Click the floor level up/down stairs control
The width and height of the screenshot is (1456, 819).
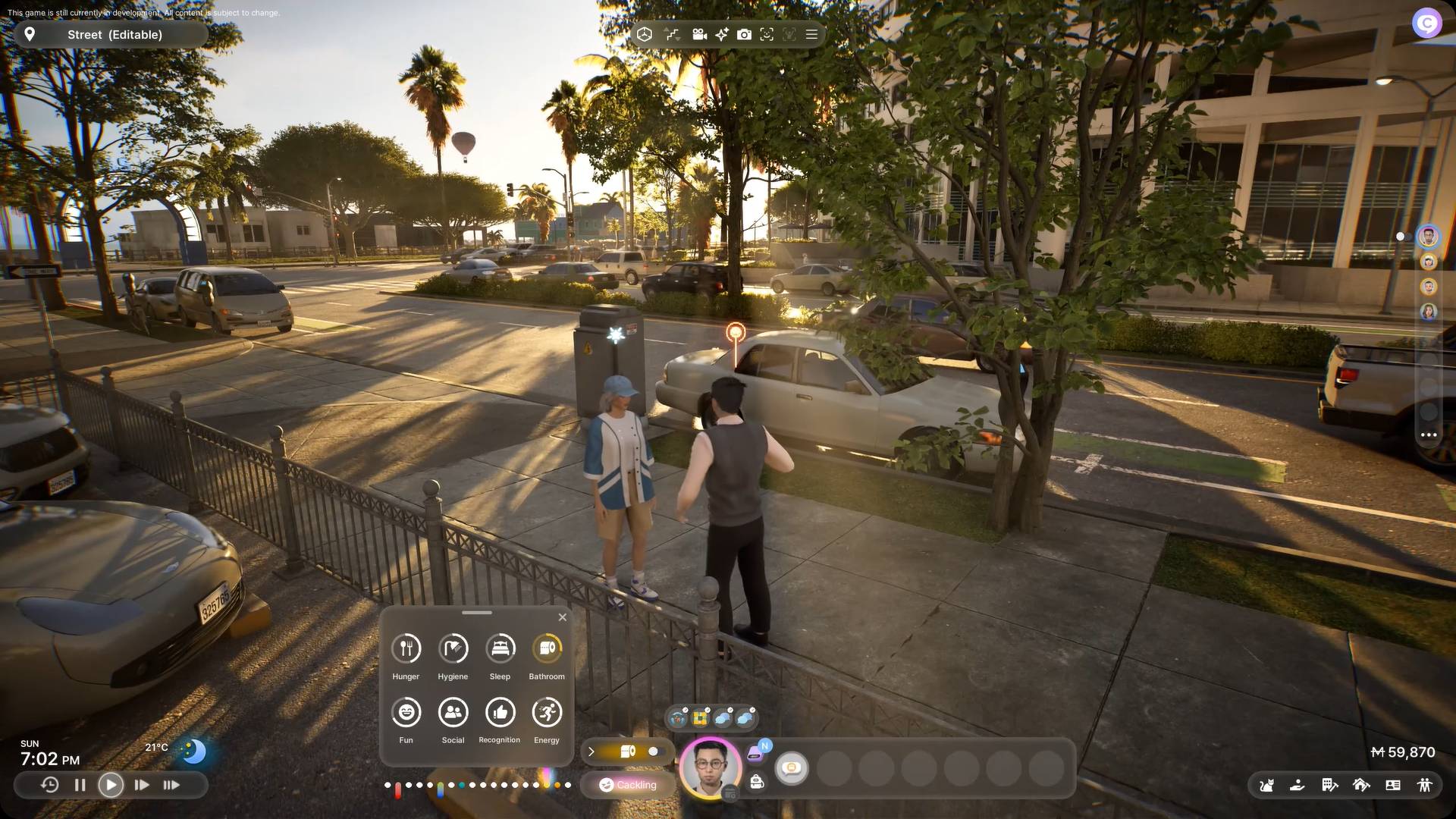(x=672, y=34)
